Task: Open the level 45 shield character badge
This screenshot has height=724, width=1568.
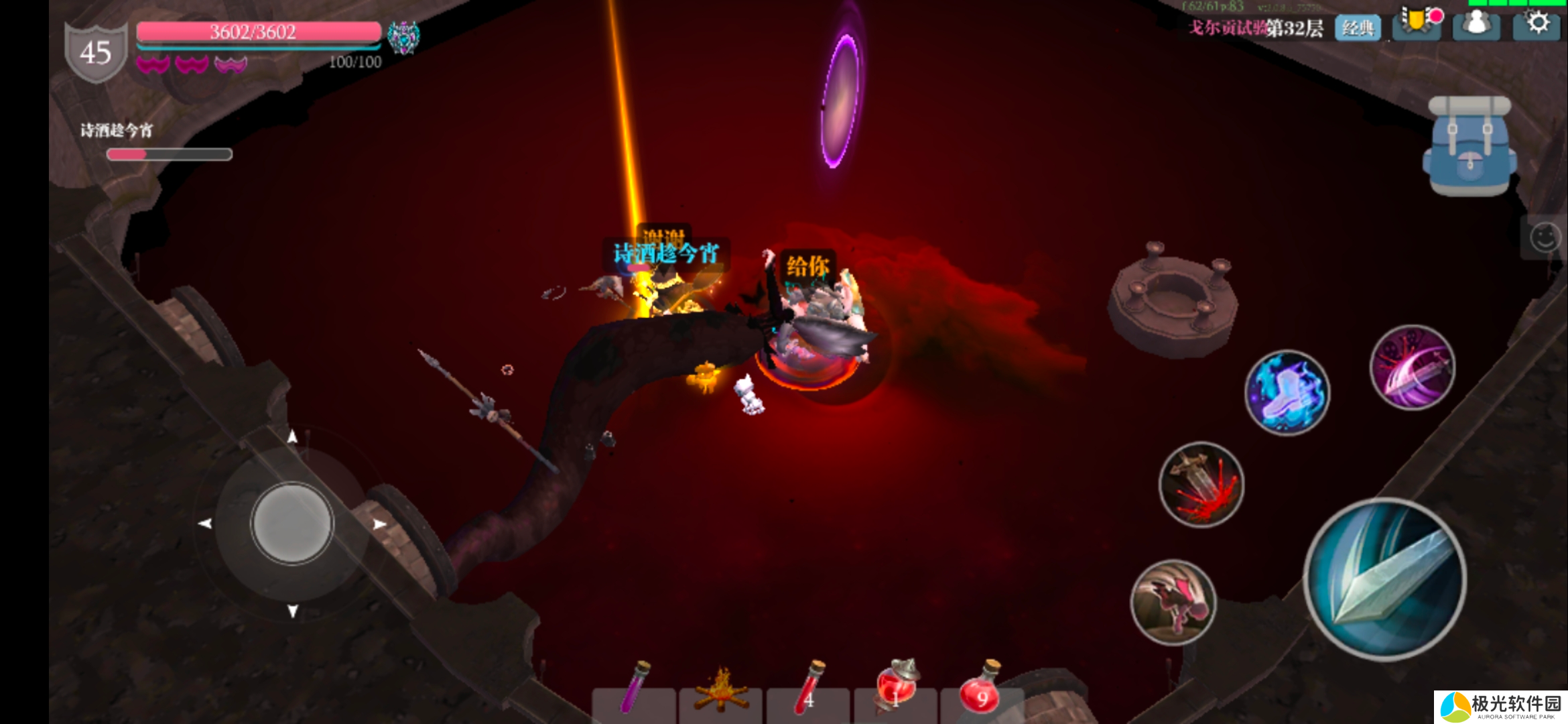Action: pyautogui.click(x=95, y=52)
